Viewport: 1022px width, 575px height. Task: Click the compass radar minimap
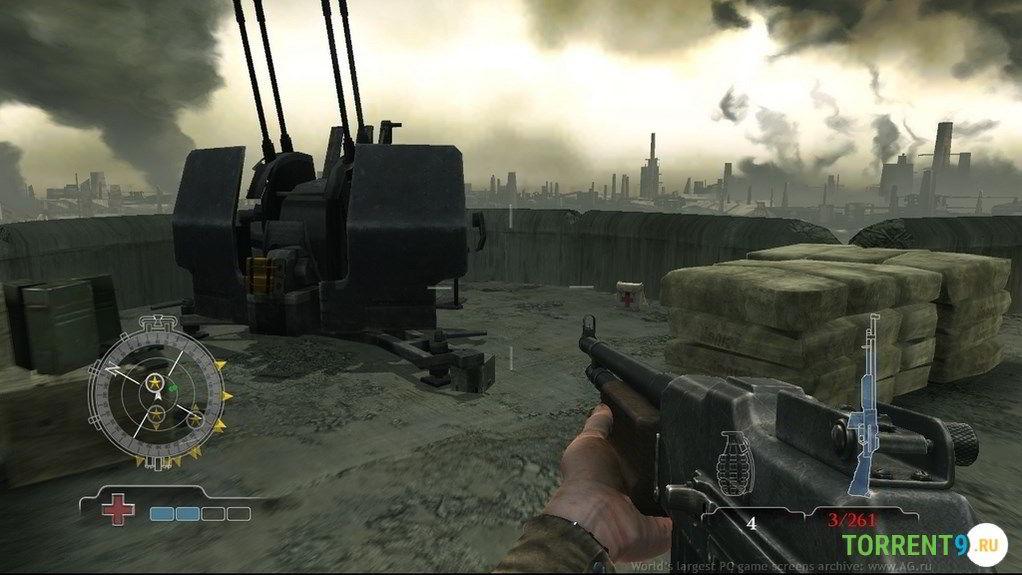coord(155,390)
